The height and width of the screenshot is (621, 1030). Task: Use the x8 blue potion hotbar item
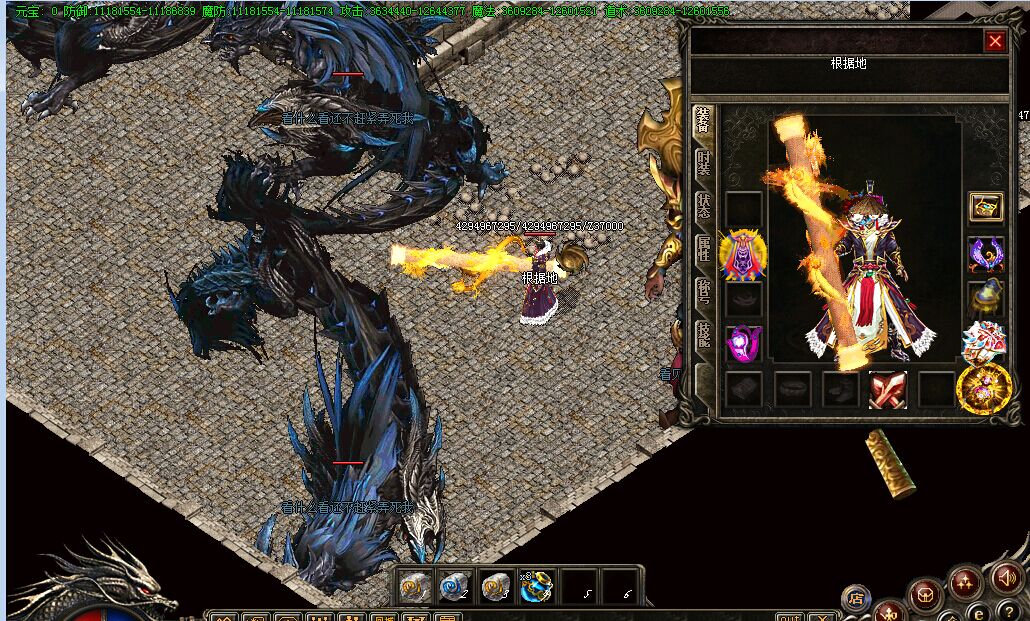537,587
